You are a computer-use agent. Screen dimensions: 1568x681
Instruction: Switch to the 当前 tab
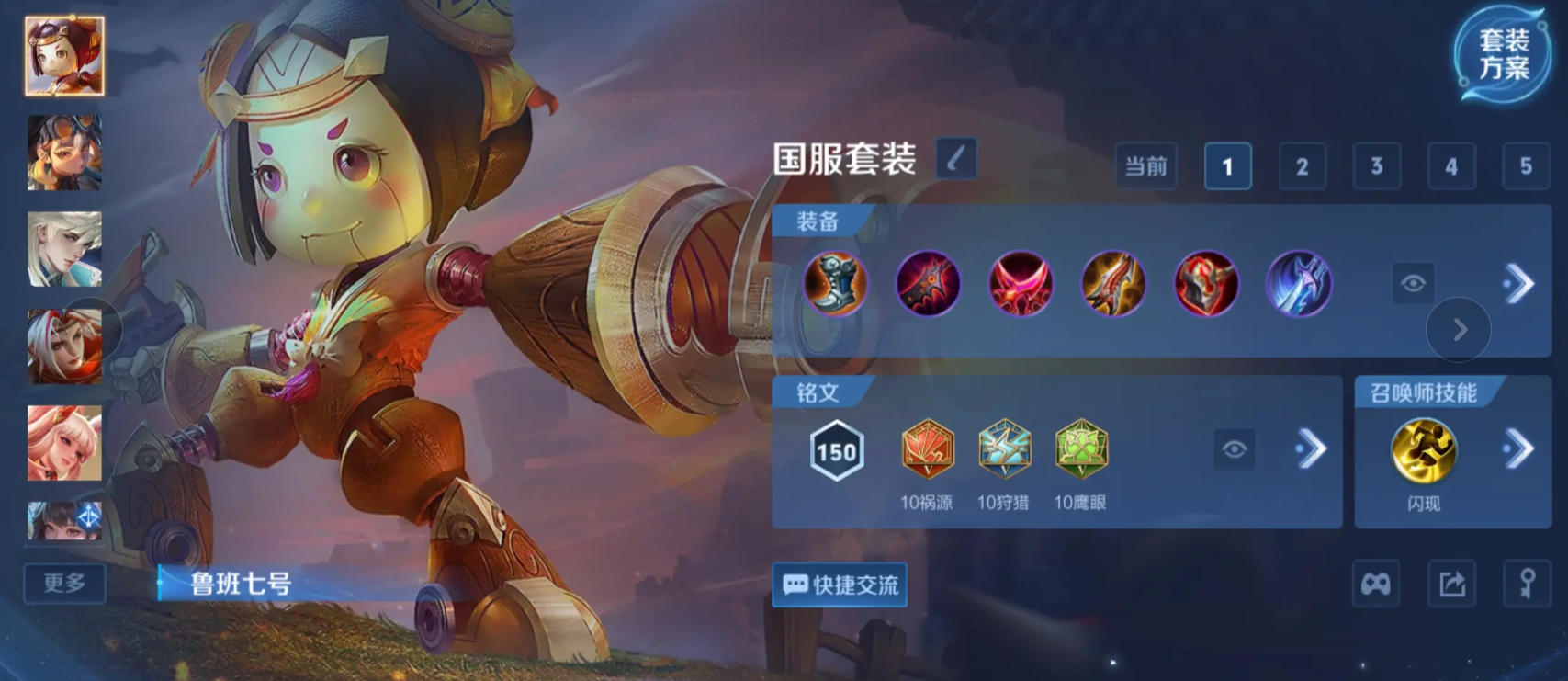[x=1145, y=166]
